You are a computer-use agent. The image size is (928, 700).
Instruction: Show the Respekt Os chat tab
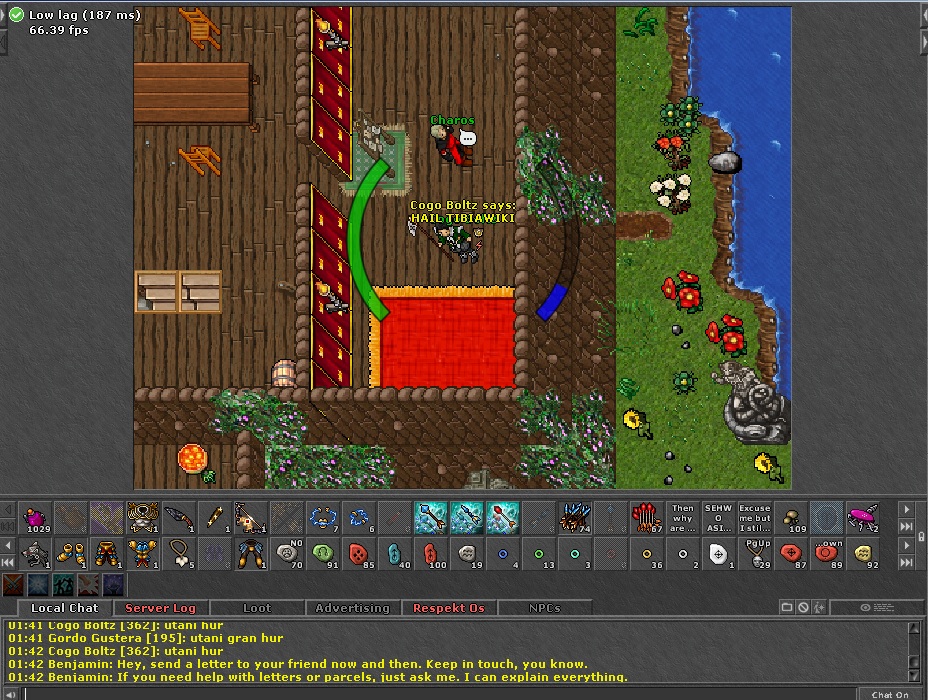[x=449, y=608]
